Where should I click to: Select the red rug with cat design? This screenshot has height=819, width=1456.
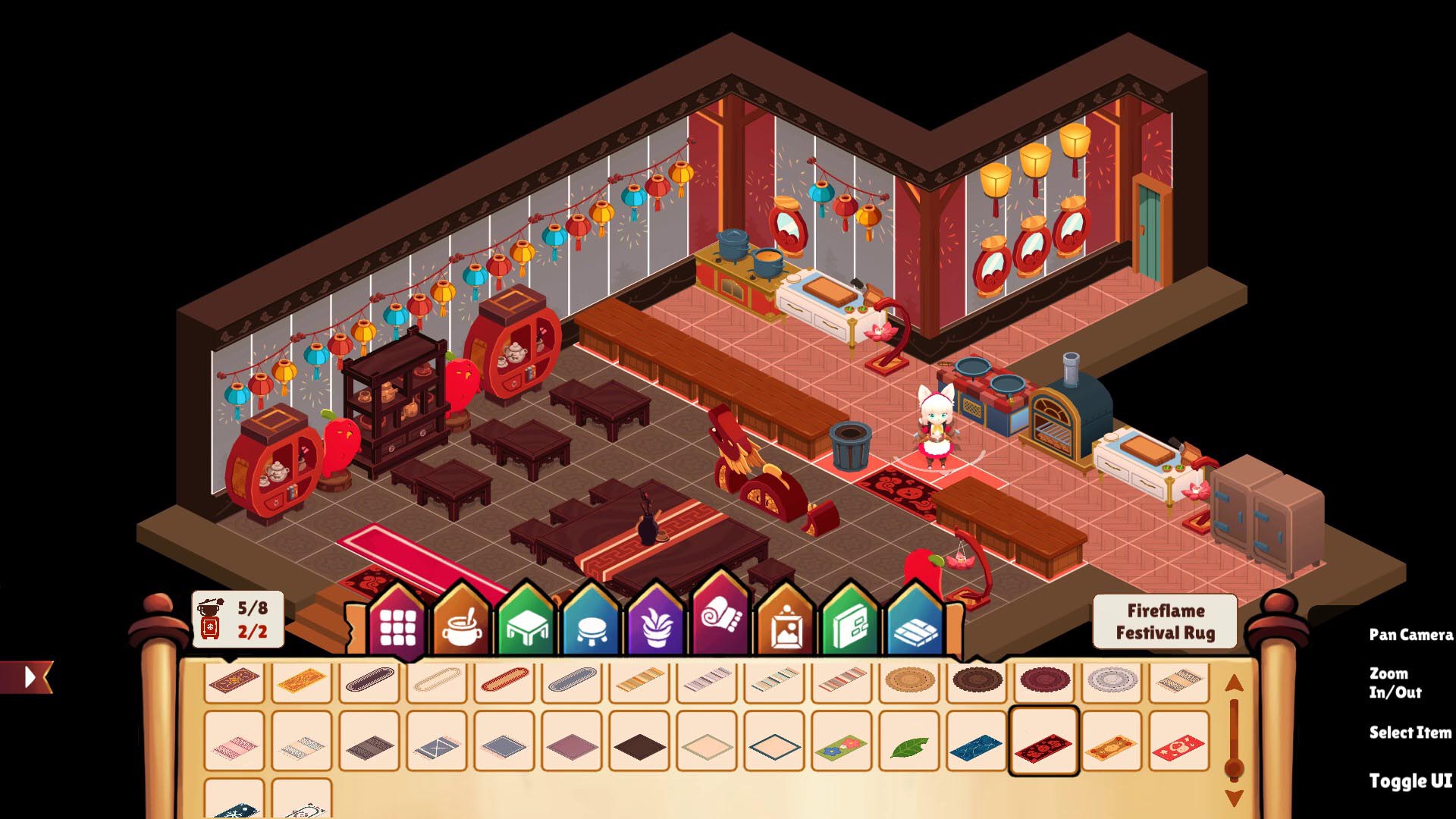point(1178,747)
